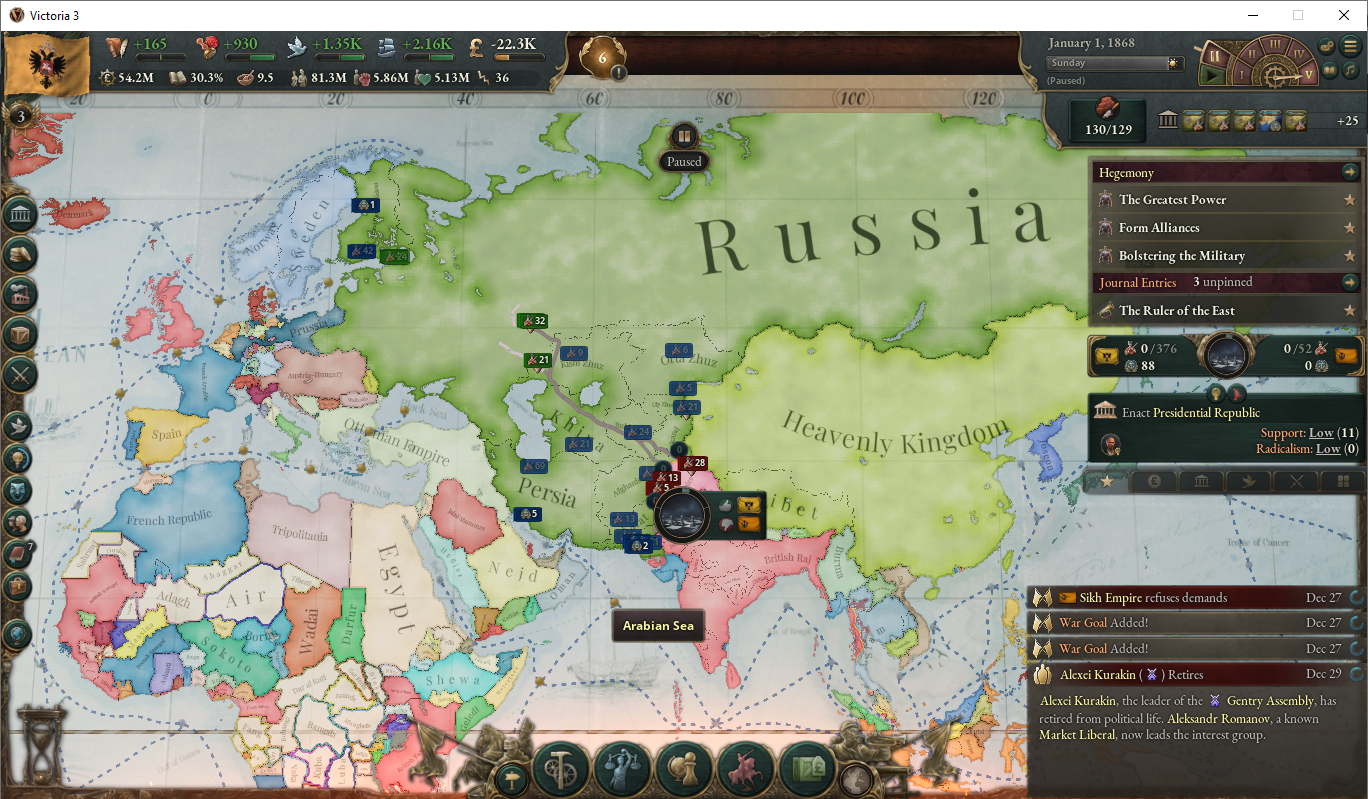Screen dimensions: 1368x799
Task: Pin The Greatest Power journal entry star
Action: tap(1350, 200)
